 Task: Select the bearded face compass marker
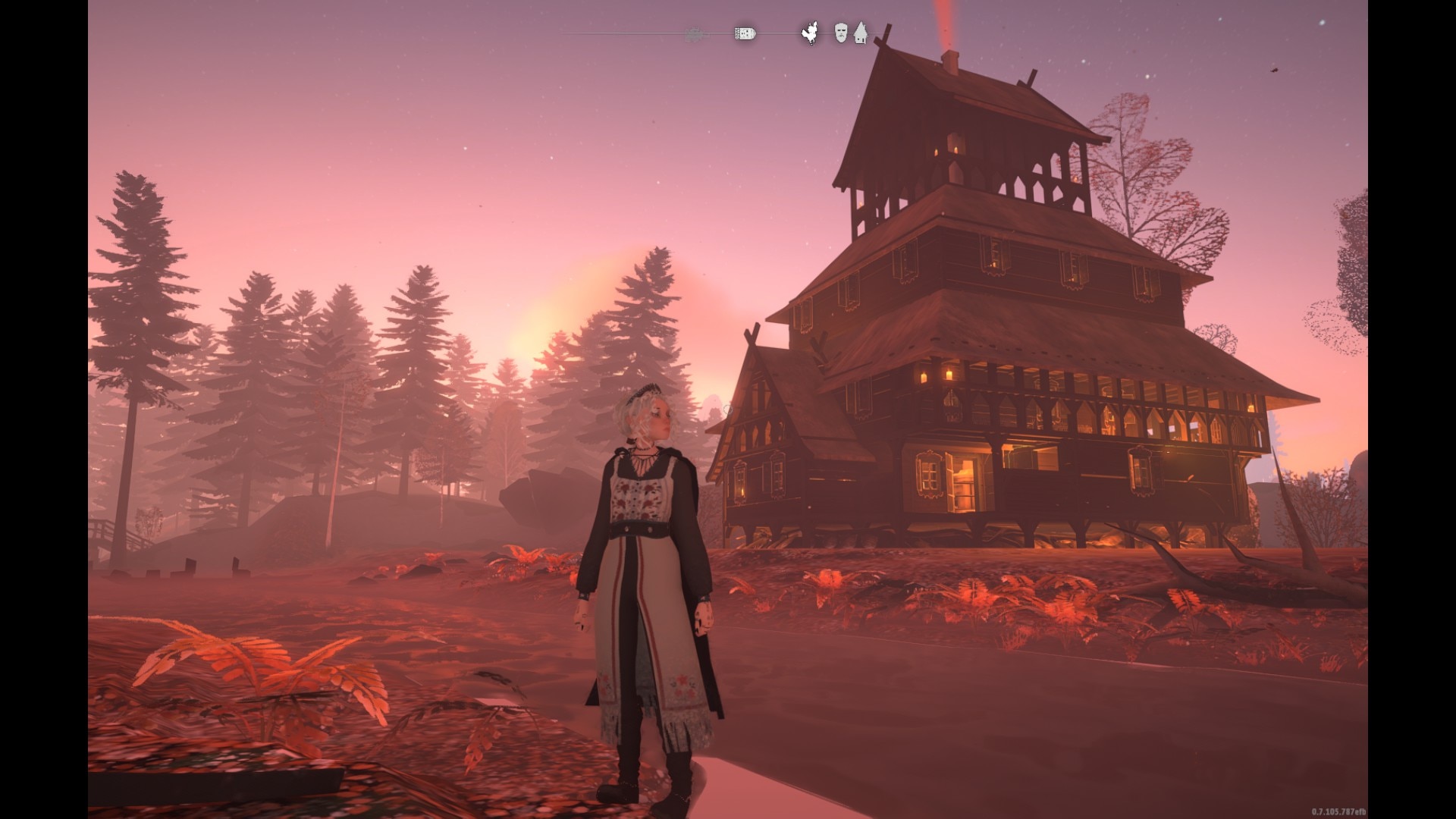(840, 33)
